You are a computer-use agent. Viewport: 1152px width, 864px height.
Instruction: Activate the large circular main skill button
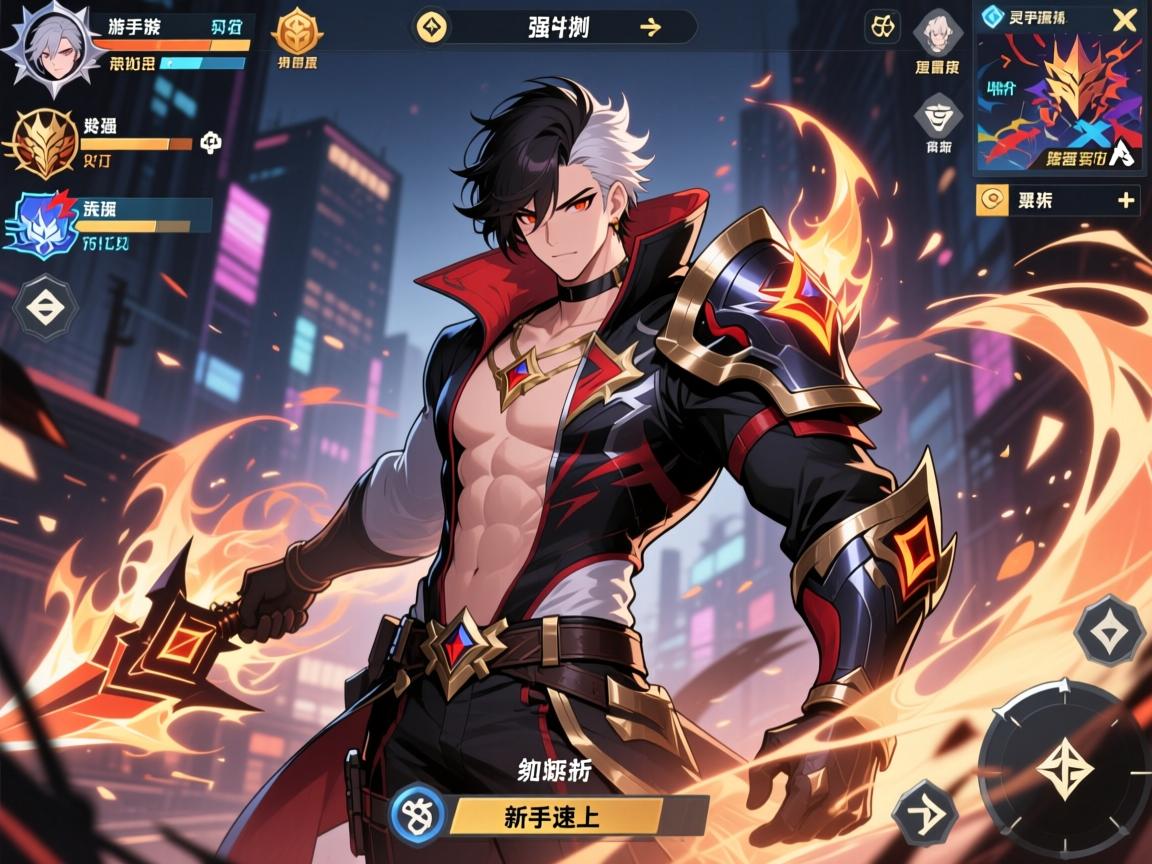tap(1062, 768)
